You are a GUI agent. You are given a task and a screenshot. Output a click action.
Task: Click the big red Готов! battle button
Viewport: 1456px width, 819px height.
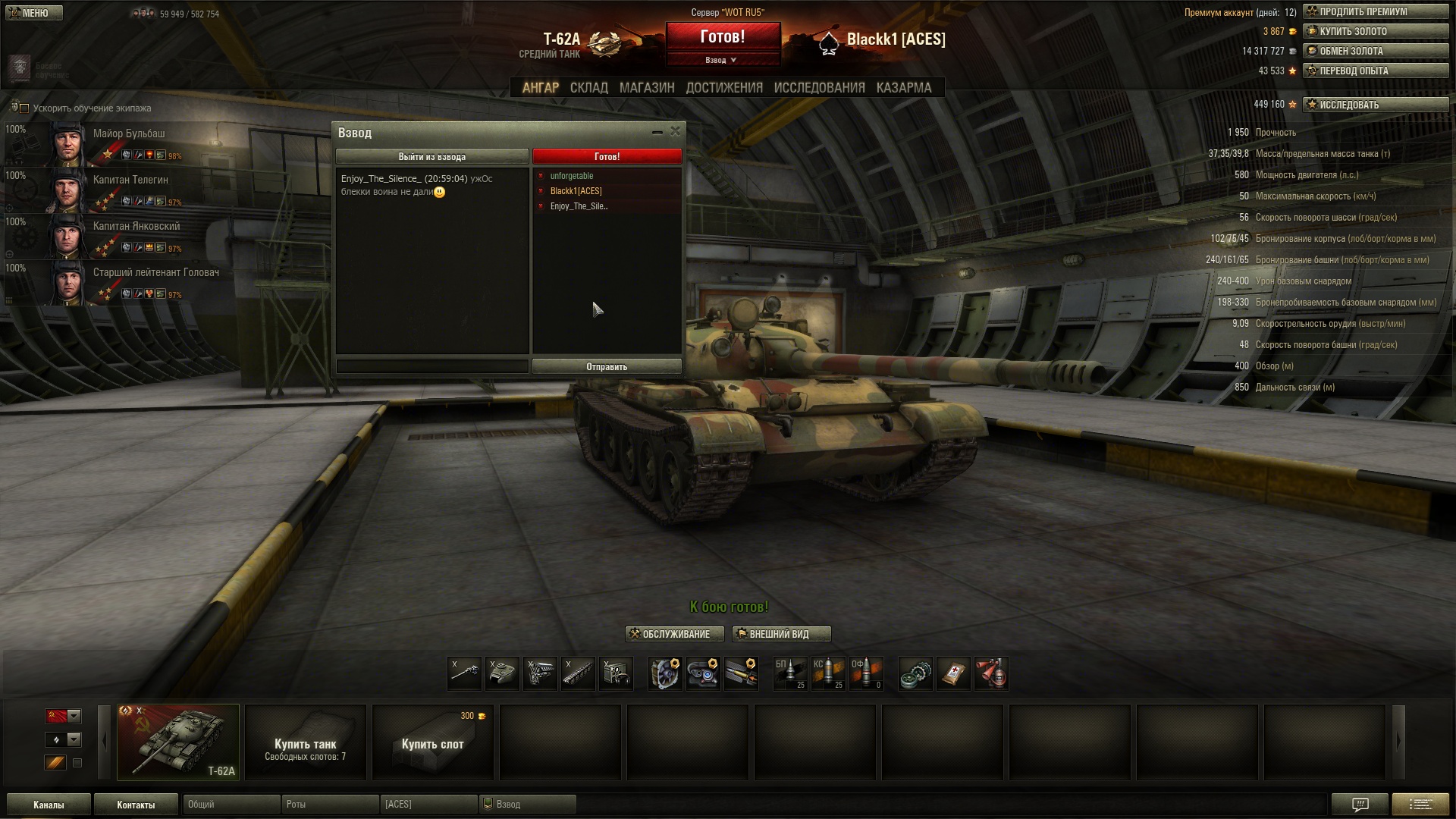coord(723,37)
